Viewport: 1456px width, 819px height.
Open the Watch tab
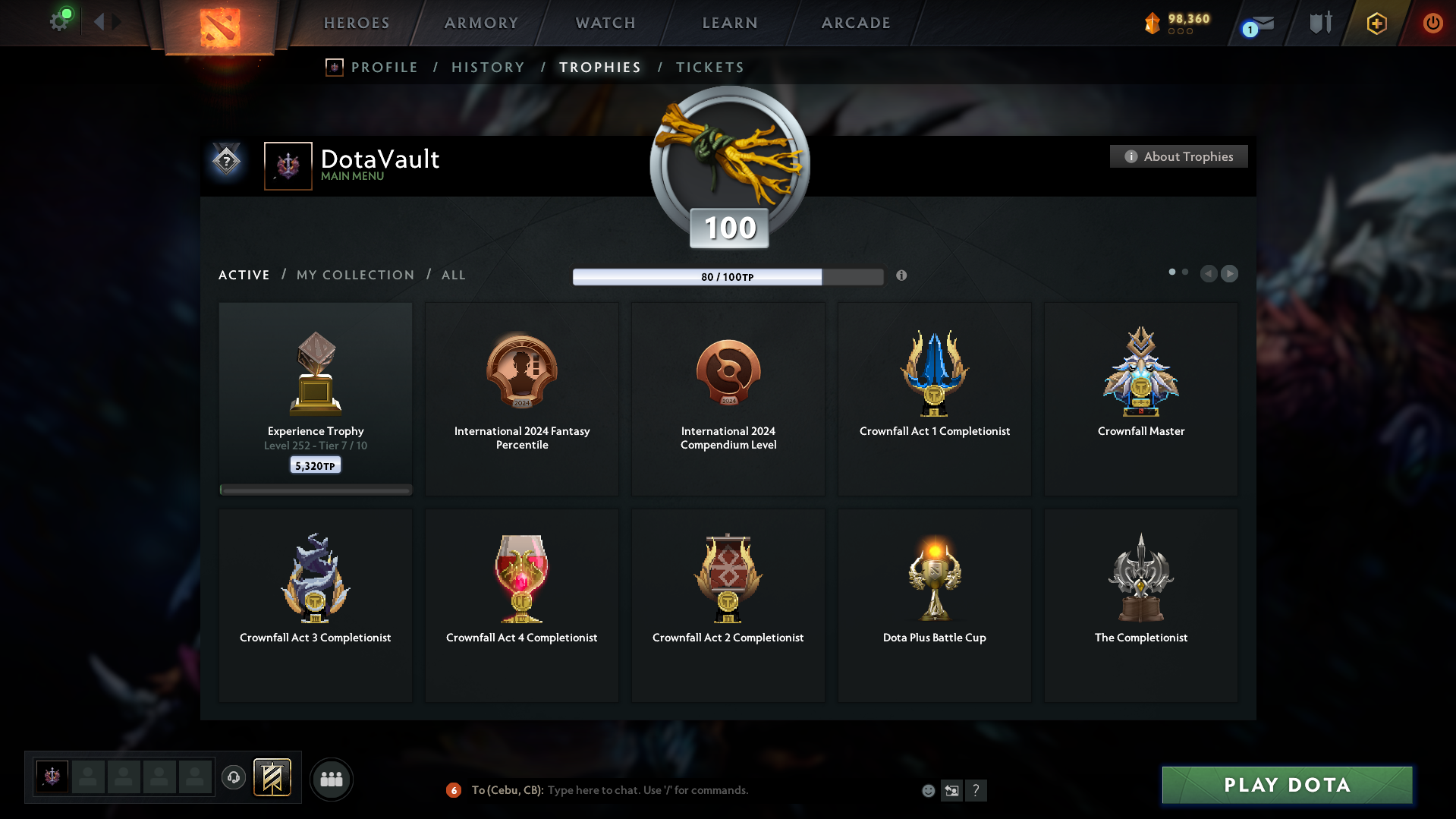click(x=605, y=23)
